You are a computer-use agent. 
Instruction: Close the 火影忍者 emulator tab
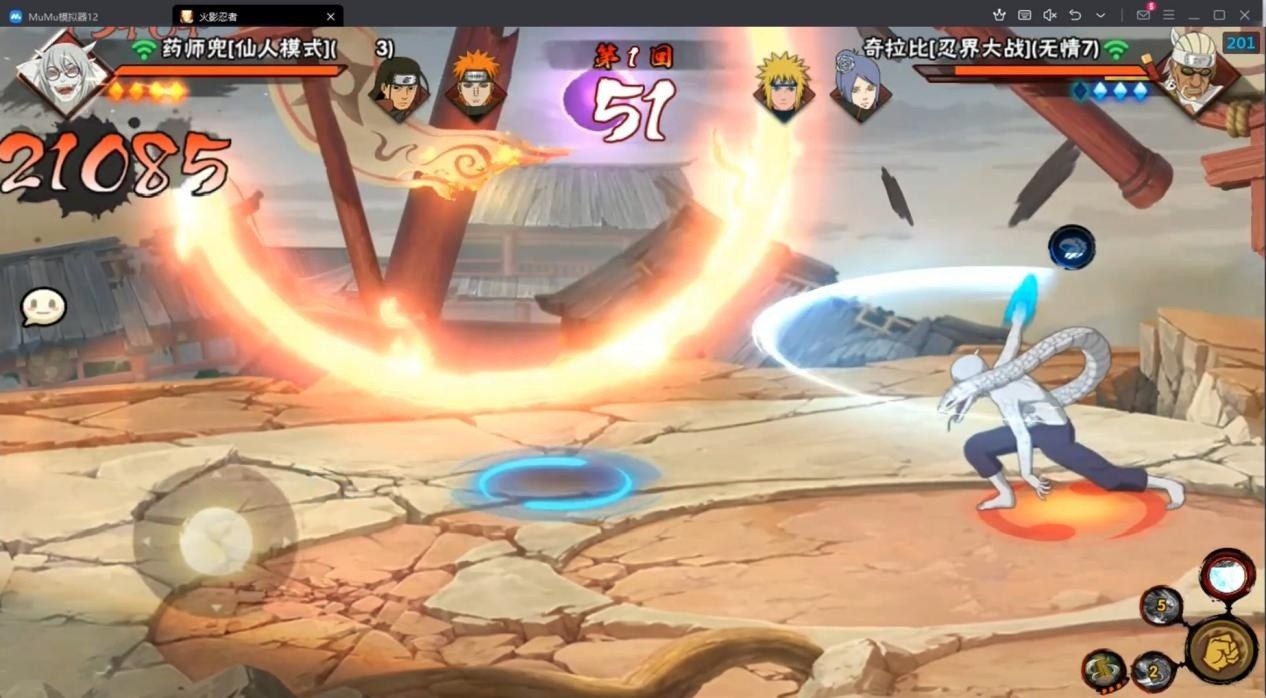click(331, 16)
